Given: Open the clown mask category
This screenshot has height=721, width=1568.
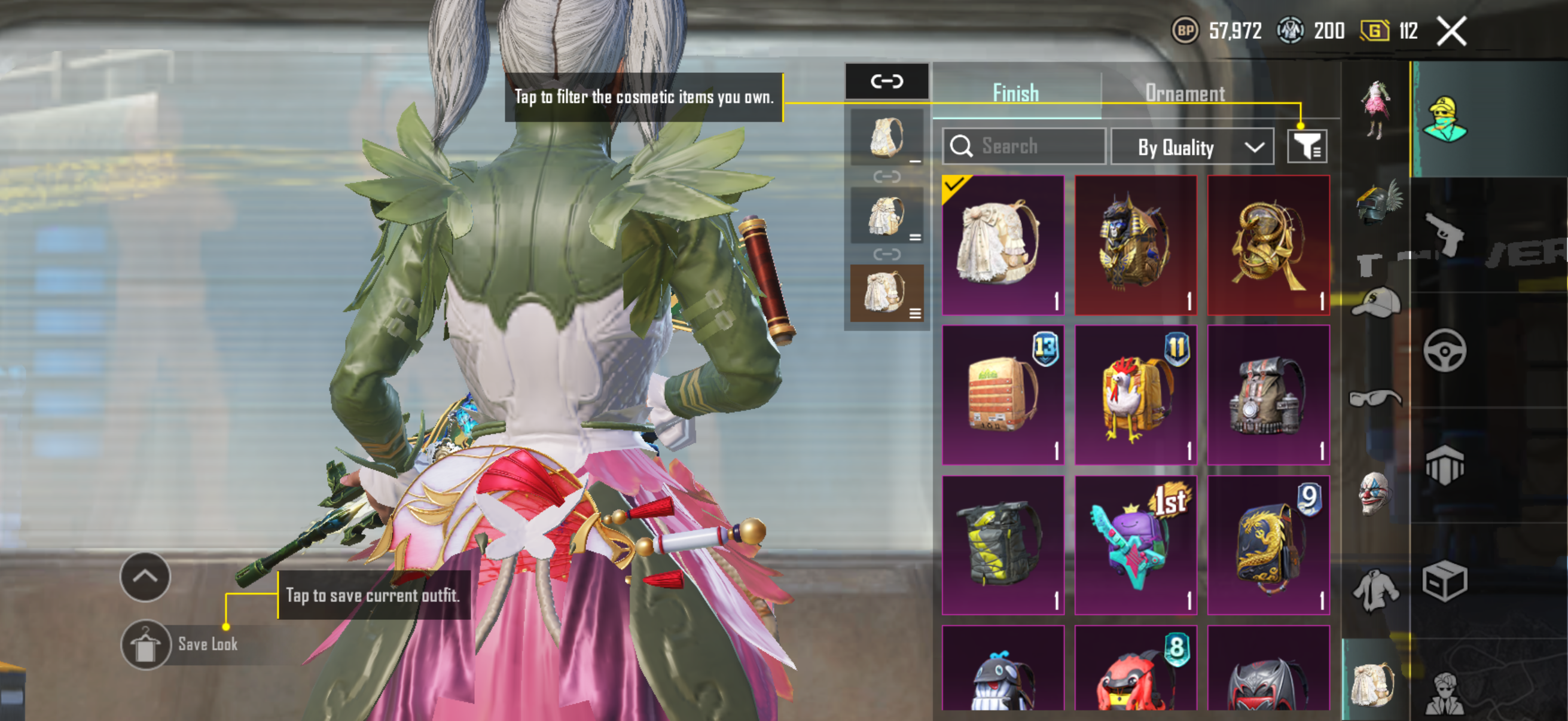Looking at the screenshot, I should tap(1375, 493).
